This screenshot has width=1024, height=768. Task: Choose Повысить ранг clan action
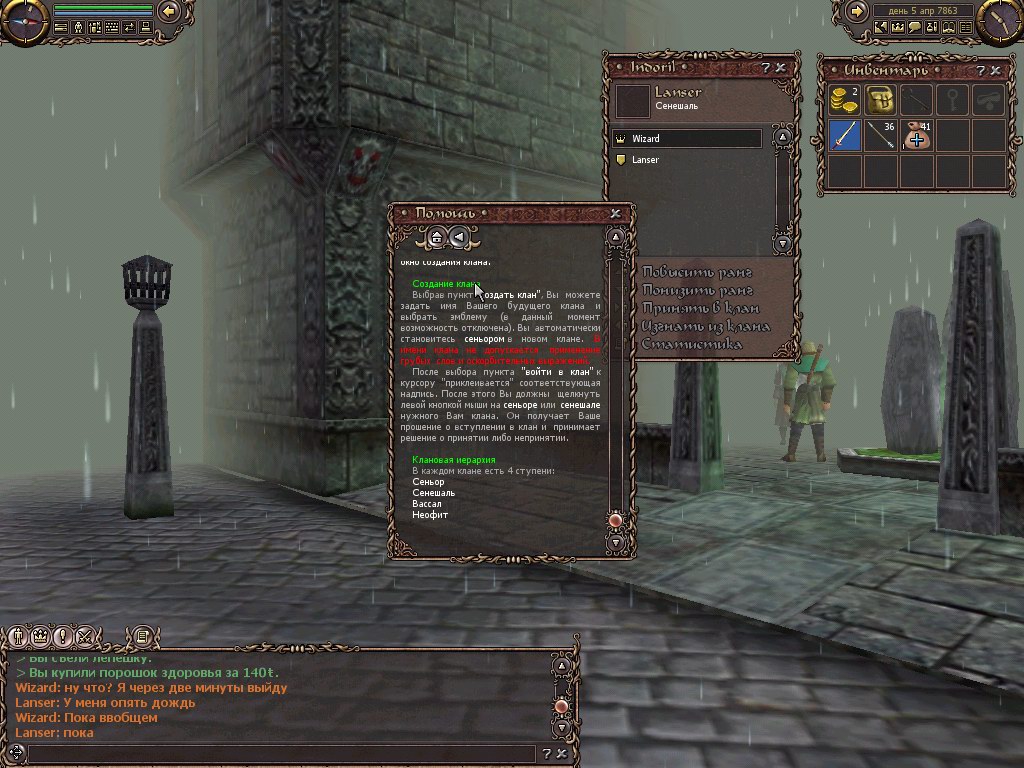[697, 272]
